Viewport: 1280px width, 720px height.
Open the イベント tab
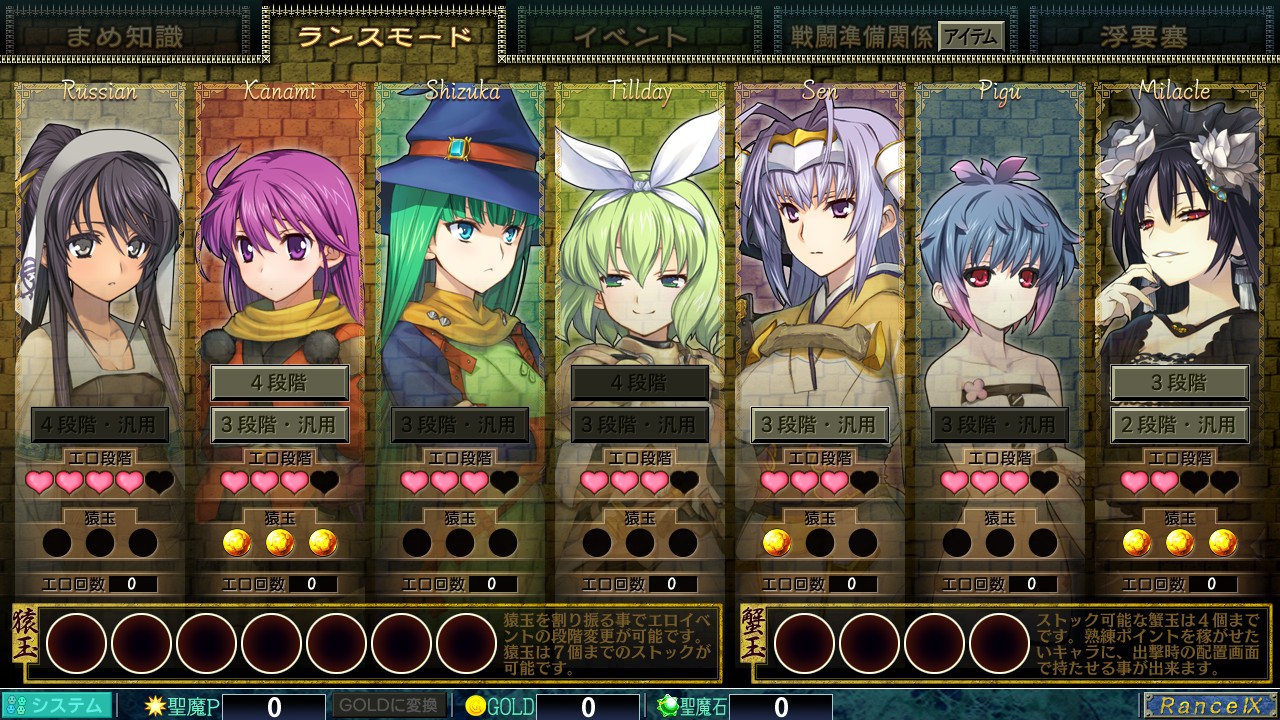pyautogui.click(x=630, y=37)
